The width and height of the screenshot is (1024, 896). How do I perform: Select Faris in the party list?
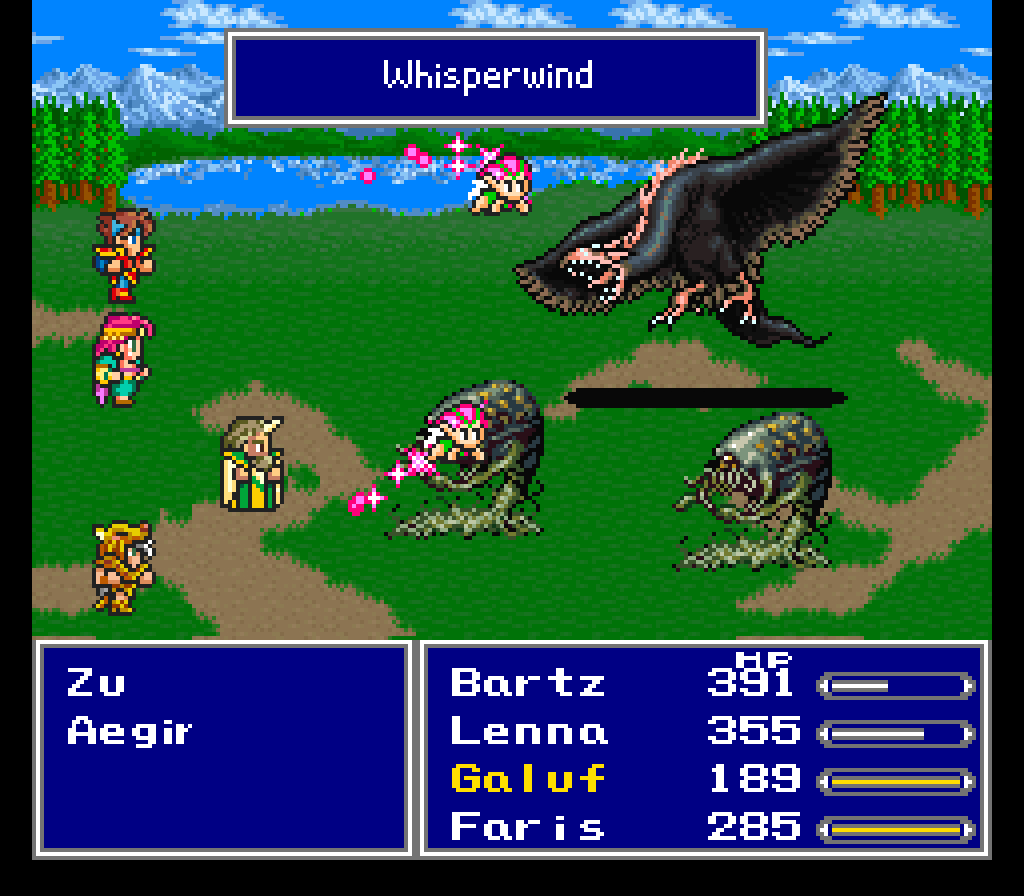[x=528, y=827]
